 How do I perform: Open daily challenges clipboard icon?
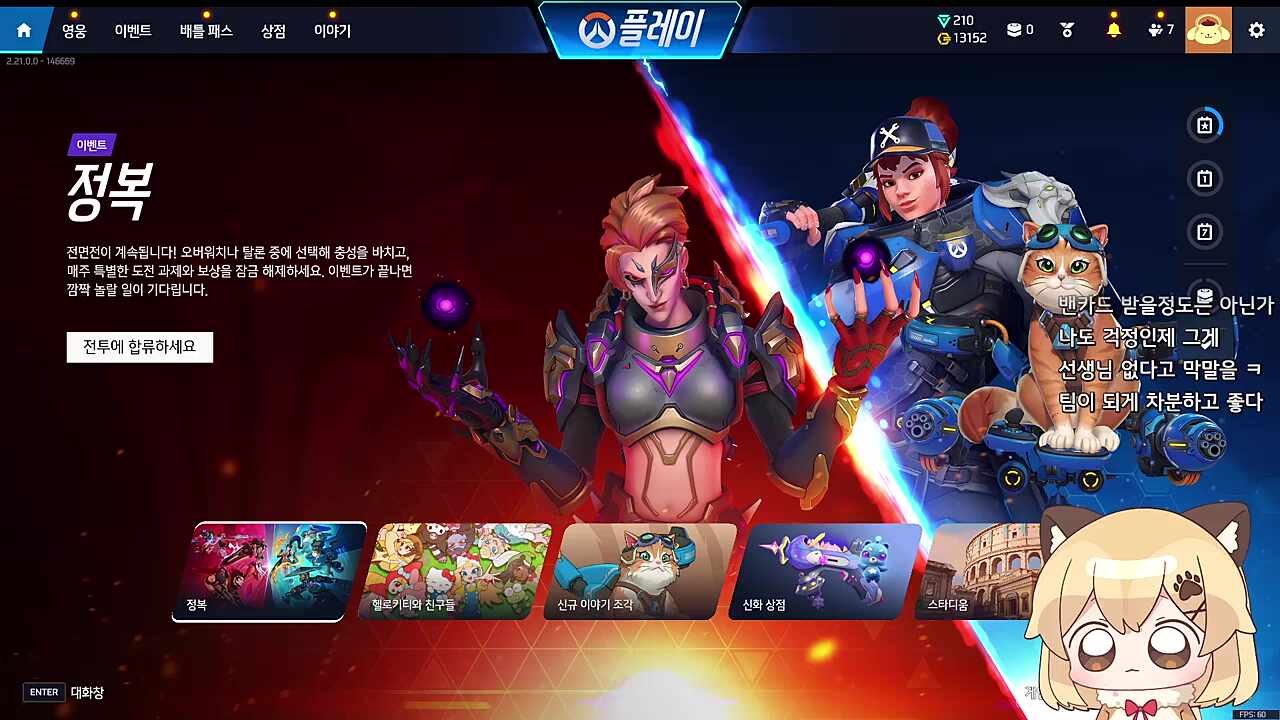click(1206, 179)
